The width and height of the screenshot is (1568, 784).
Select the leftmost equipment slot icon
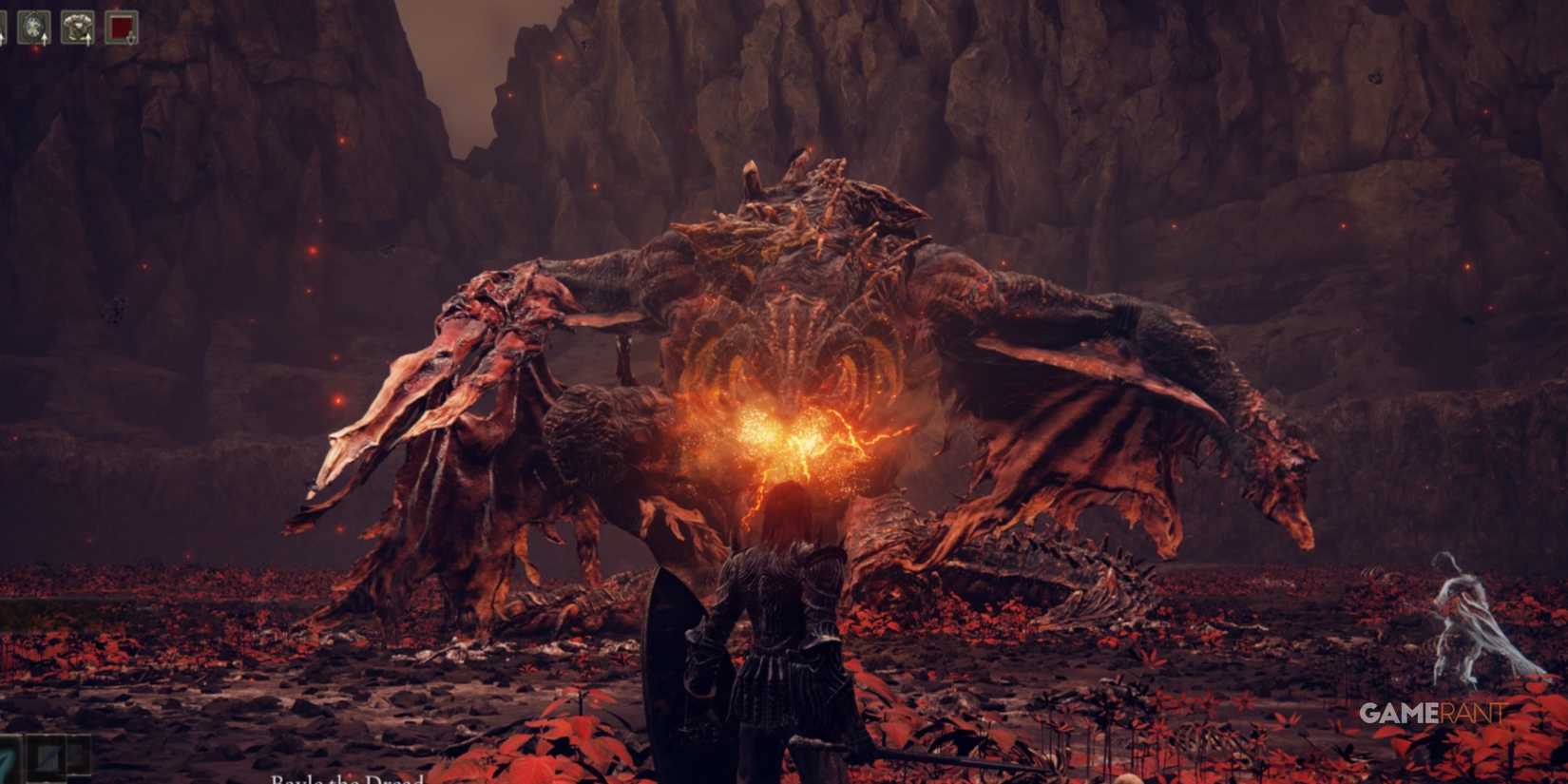pos(3,26)
